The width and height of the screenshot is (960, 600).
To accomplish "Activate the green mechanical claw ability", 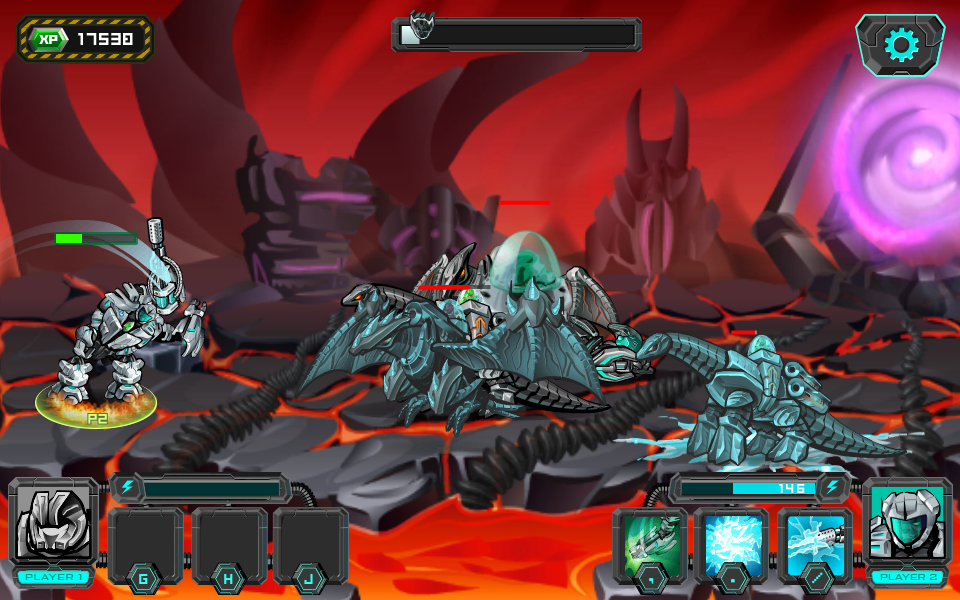I will 650,545.
